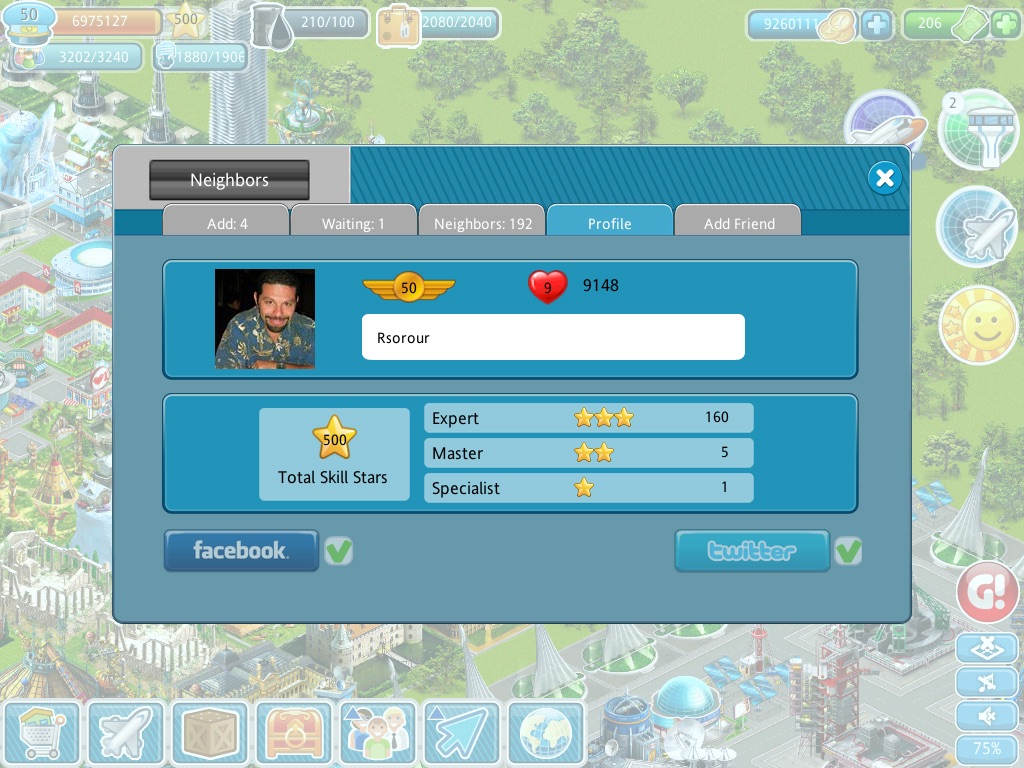Click the smiley sun icon

pos(977,326)
